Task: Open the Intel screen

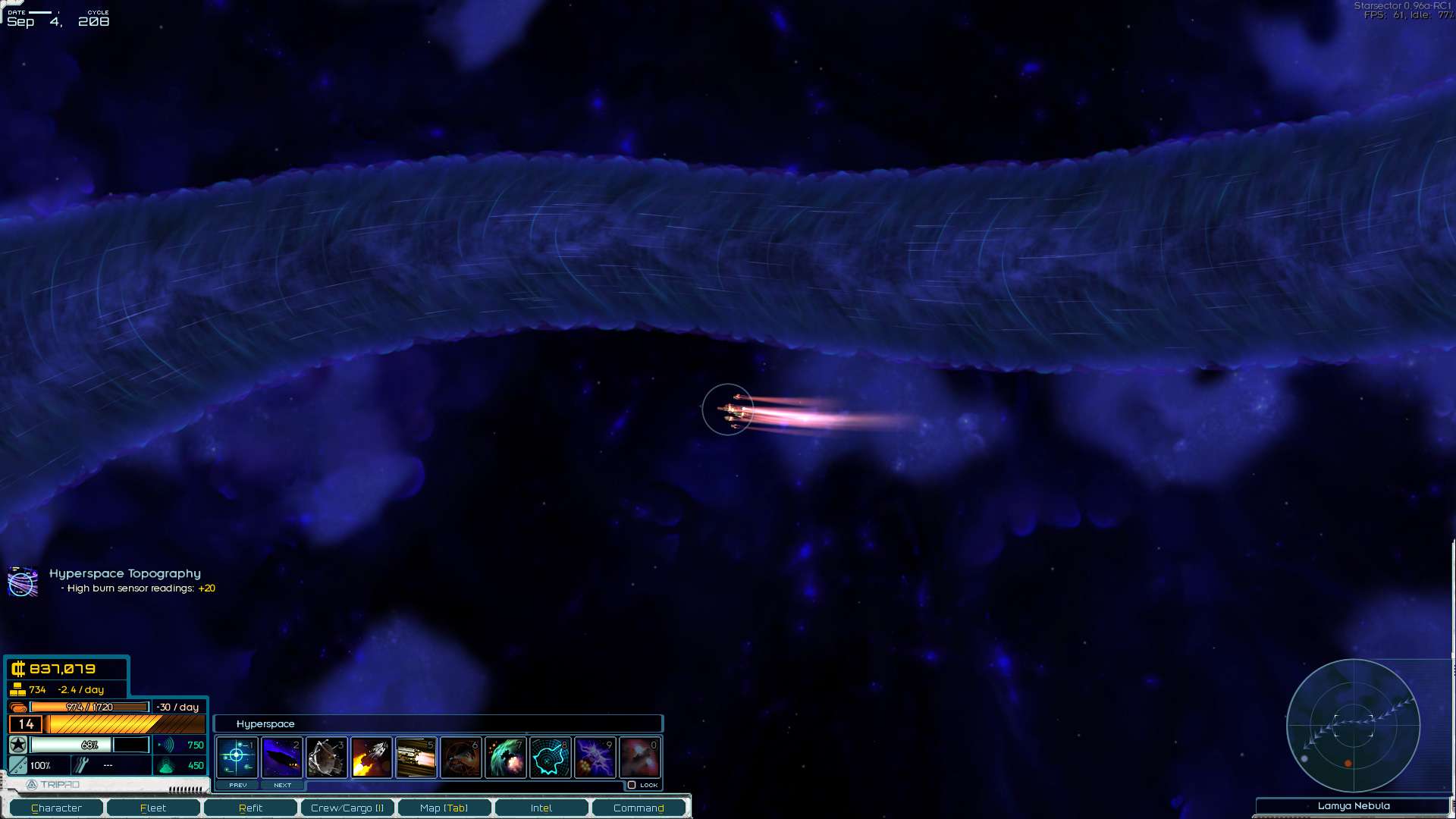Action: click(541, 808)
